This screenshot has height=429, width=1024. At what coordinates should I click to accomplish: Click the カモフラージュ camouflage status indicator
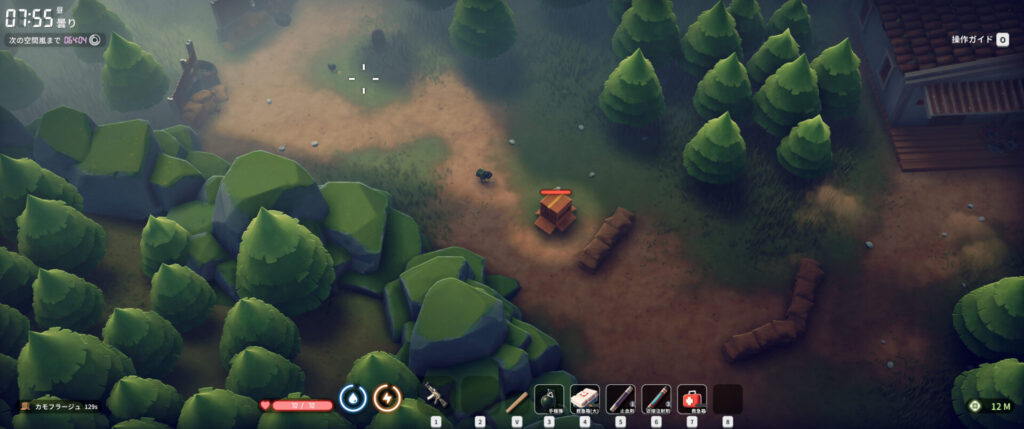click(60, 407)
